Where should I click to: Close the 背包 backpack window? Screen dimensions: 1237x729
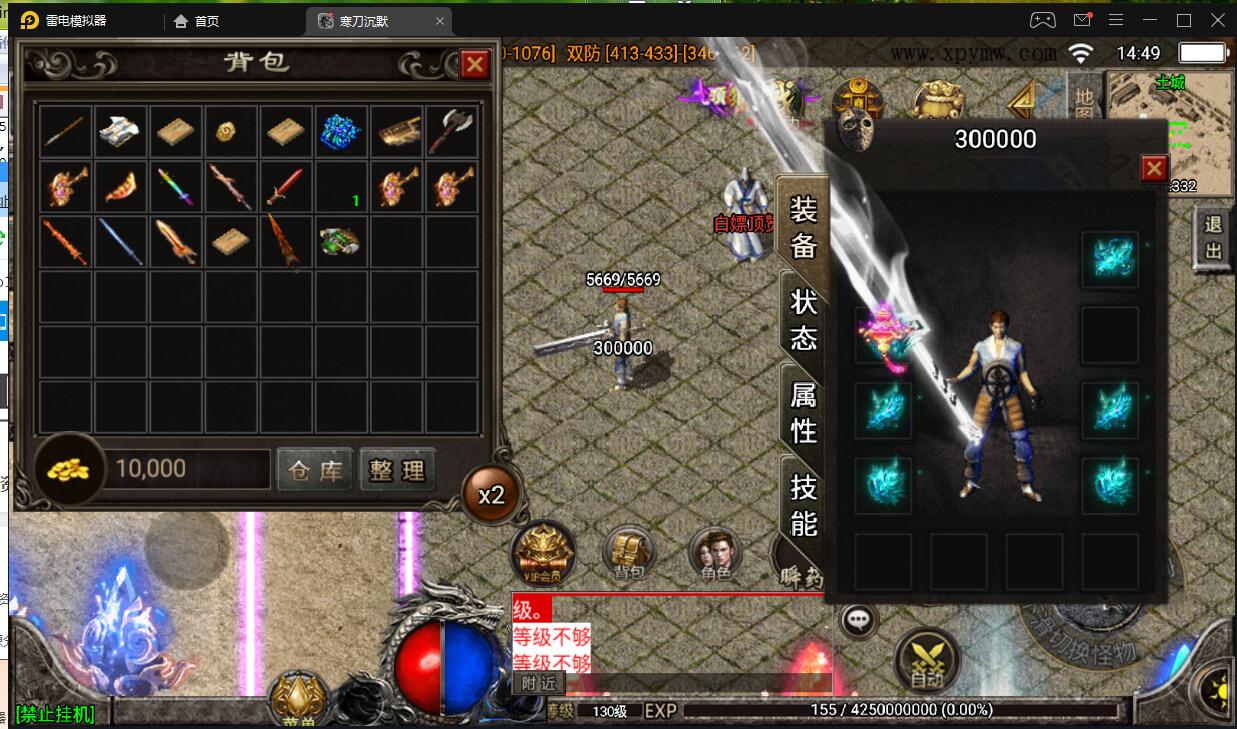pyautogui.click(x=474, y=65)
